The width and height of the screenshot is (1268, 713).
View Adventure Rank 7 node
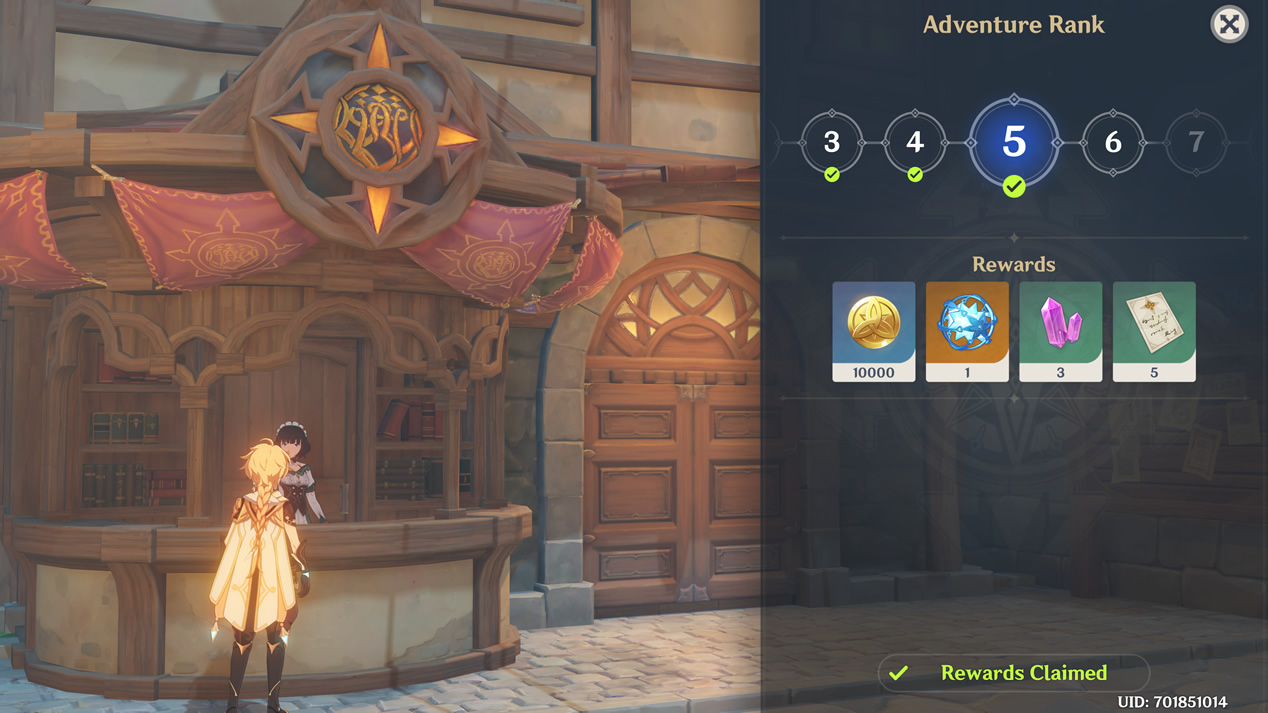coord(1196,143)
